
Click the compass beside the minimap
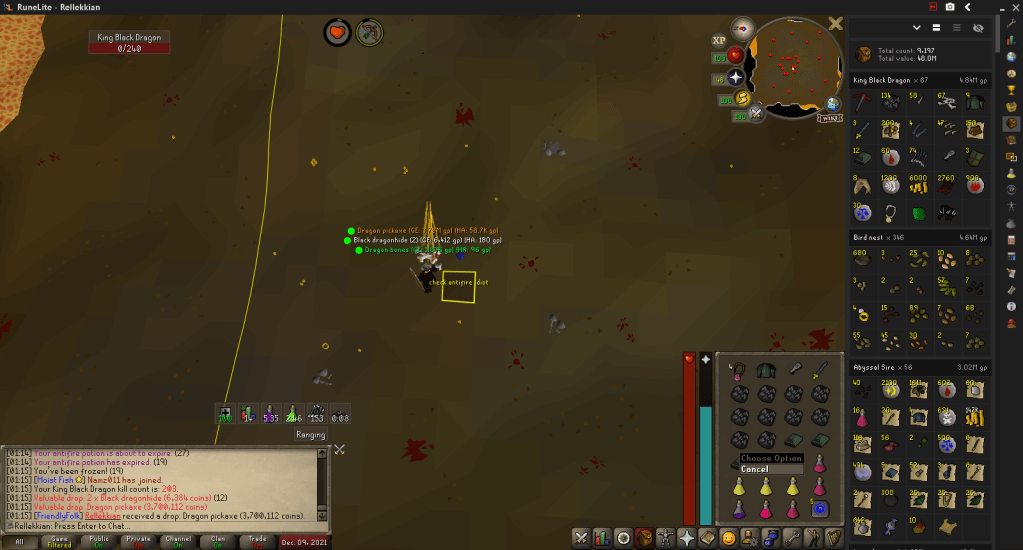tap(743, 28)
